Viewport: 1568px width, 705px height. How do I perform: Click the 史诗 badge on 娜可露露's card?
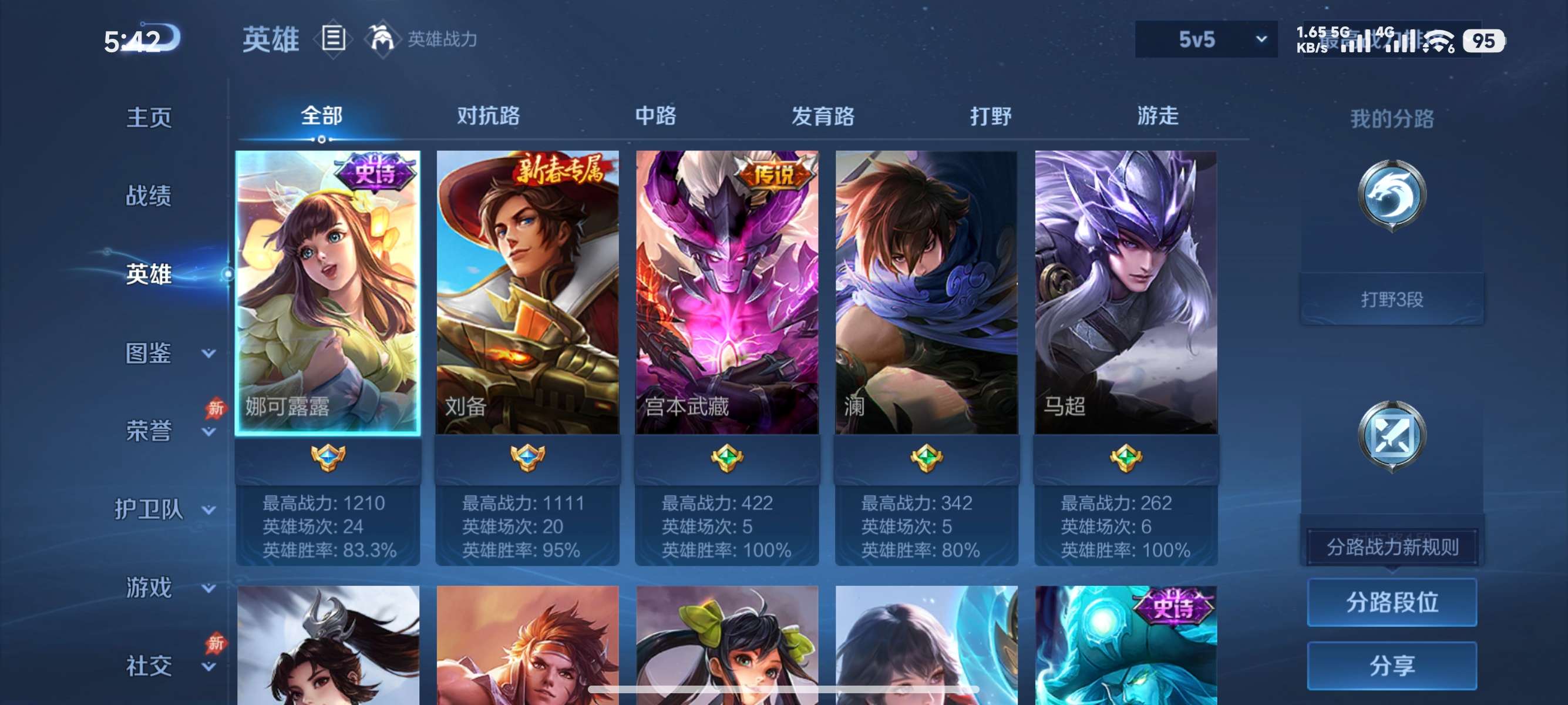[373, 173]
